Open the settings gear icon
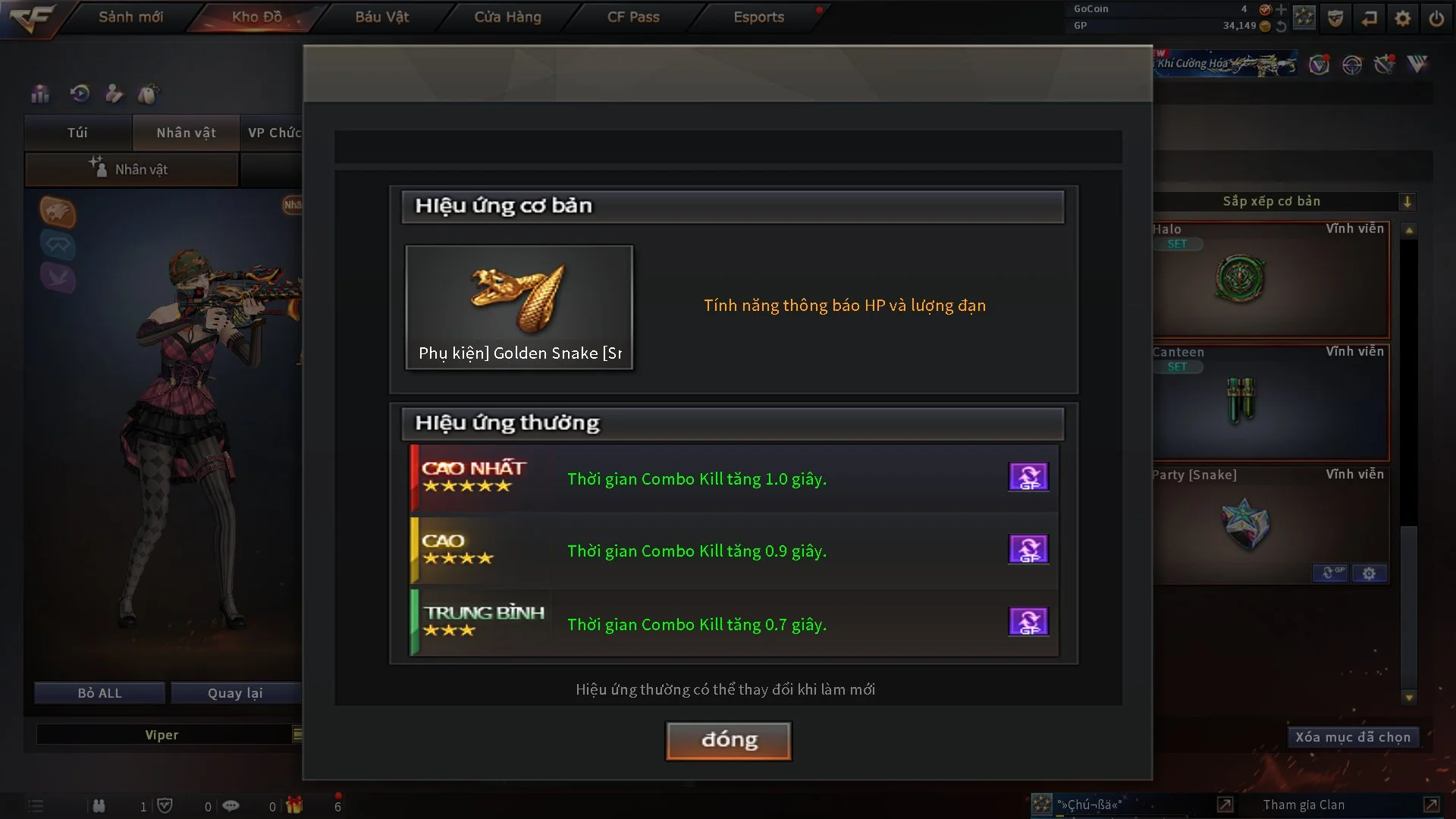Viewport: 1456px width, 819px height. 1403,17
